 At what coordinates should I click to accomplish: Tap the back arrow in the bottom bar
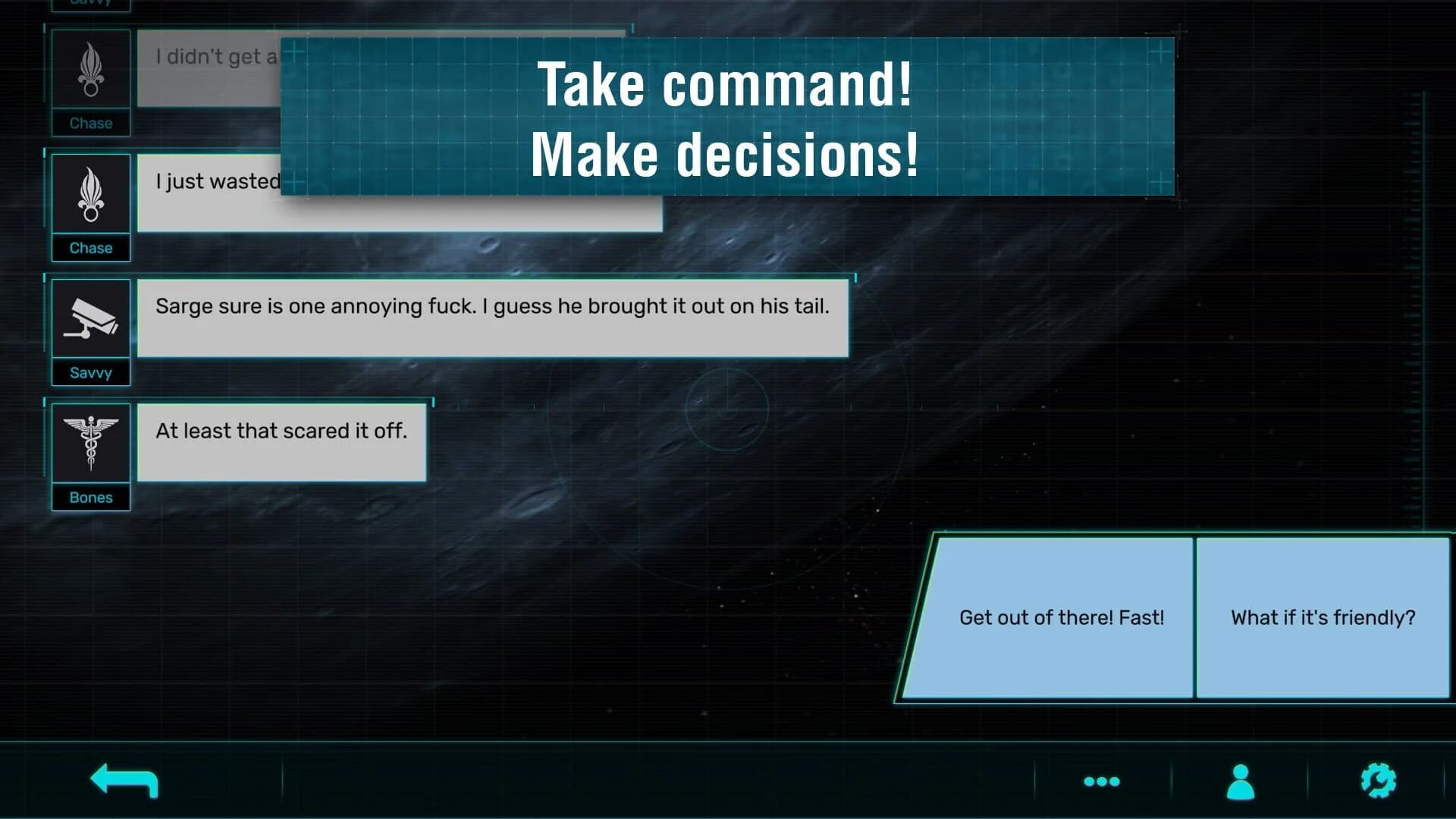pos(124,781)
